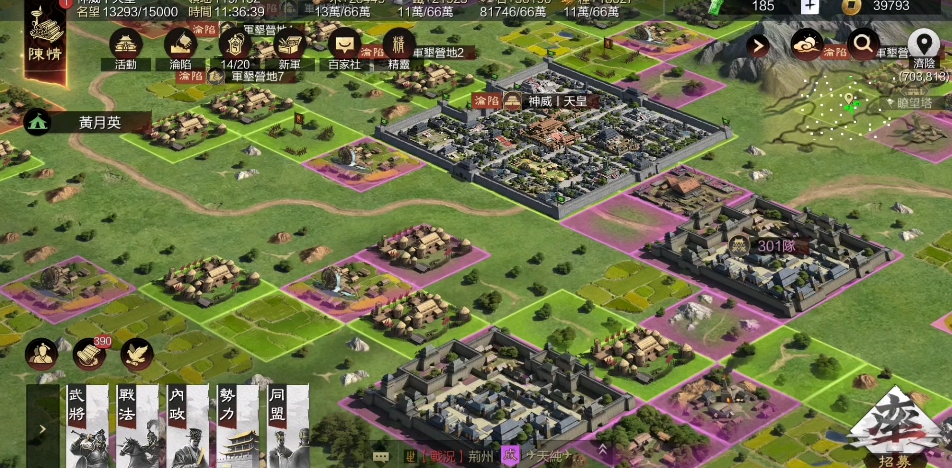Image resolution: width=952 pixels, height=468 pixels.
Task: Open the 武將 generals tab
Action: point(86,427)
